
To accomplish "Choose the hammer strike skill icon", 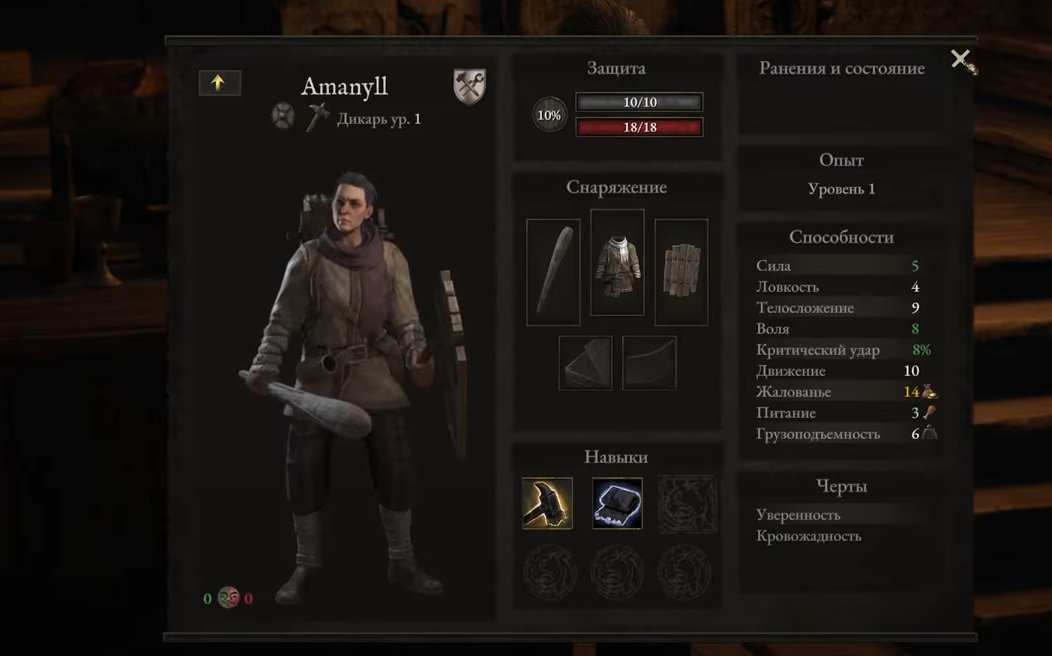I will pyautogui.click(x=547, y=503).
